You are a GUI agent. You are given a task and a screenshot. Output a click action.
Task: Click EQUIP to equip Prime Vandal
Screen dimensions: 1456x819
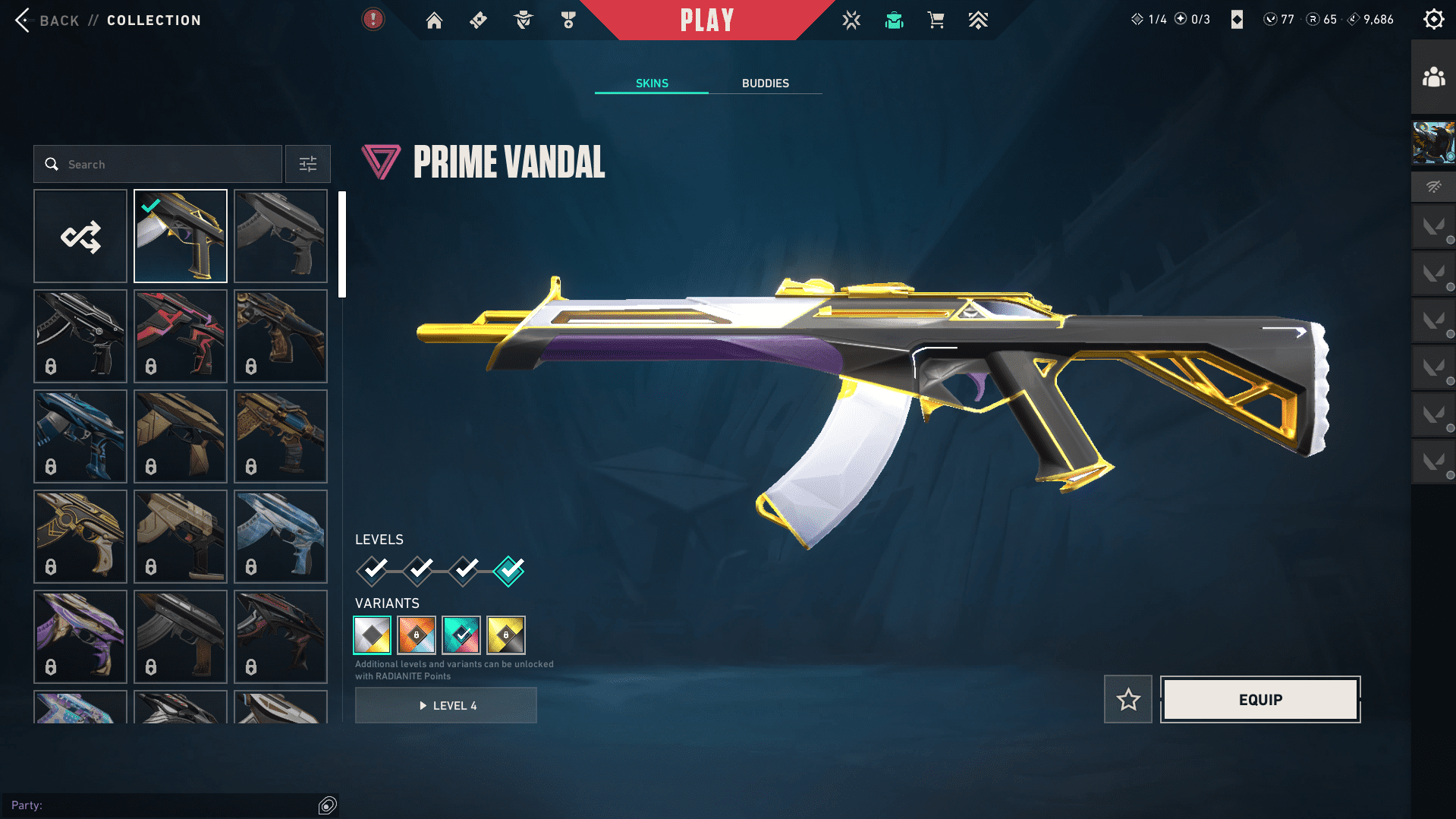tap(1259, 699)
